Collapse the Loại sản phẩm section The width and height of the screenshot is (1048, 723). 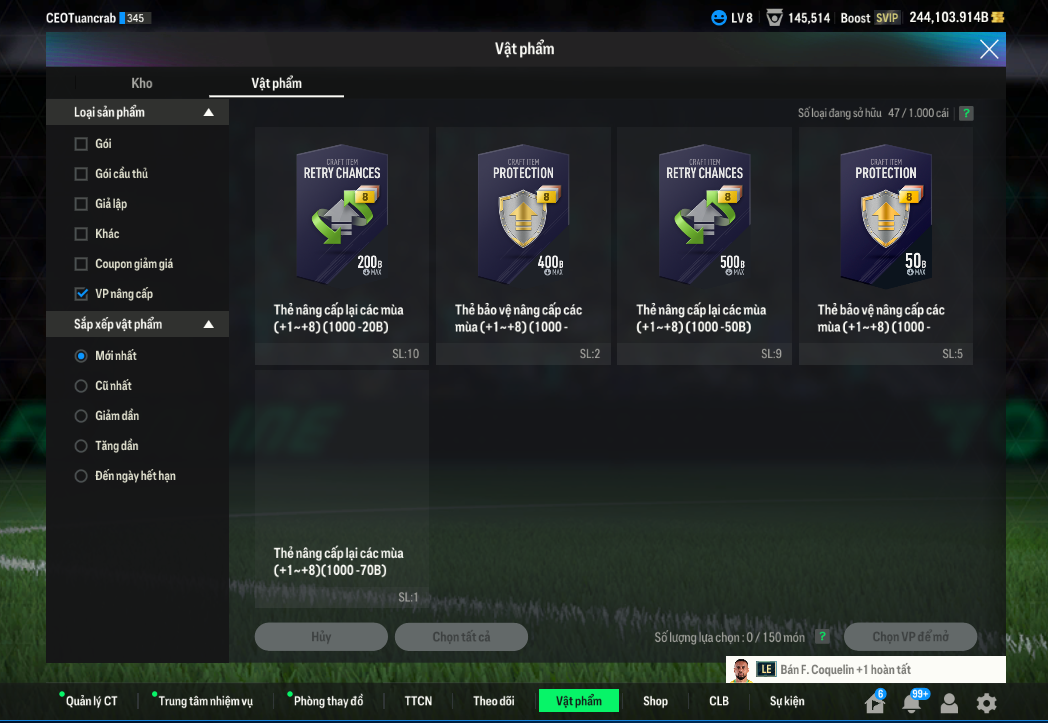pyautogui.click(x=208, y=113)
